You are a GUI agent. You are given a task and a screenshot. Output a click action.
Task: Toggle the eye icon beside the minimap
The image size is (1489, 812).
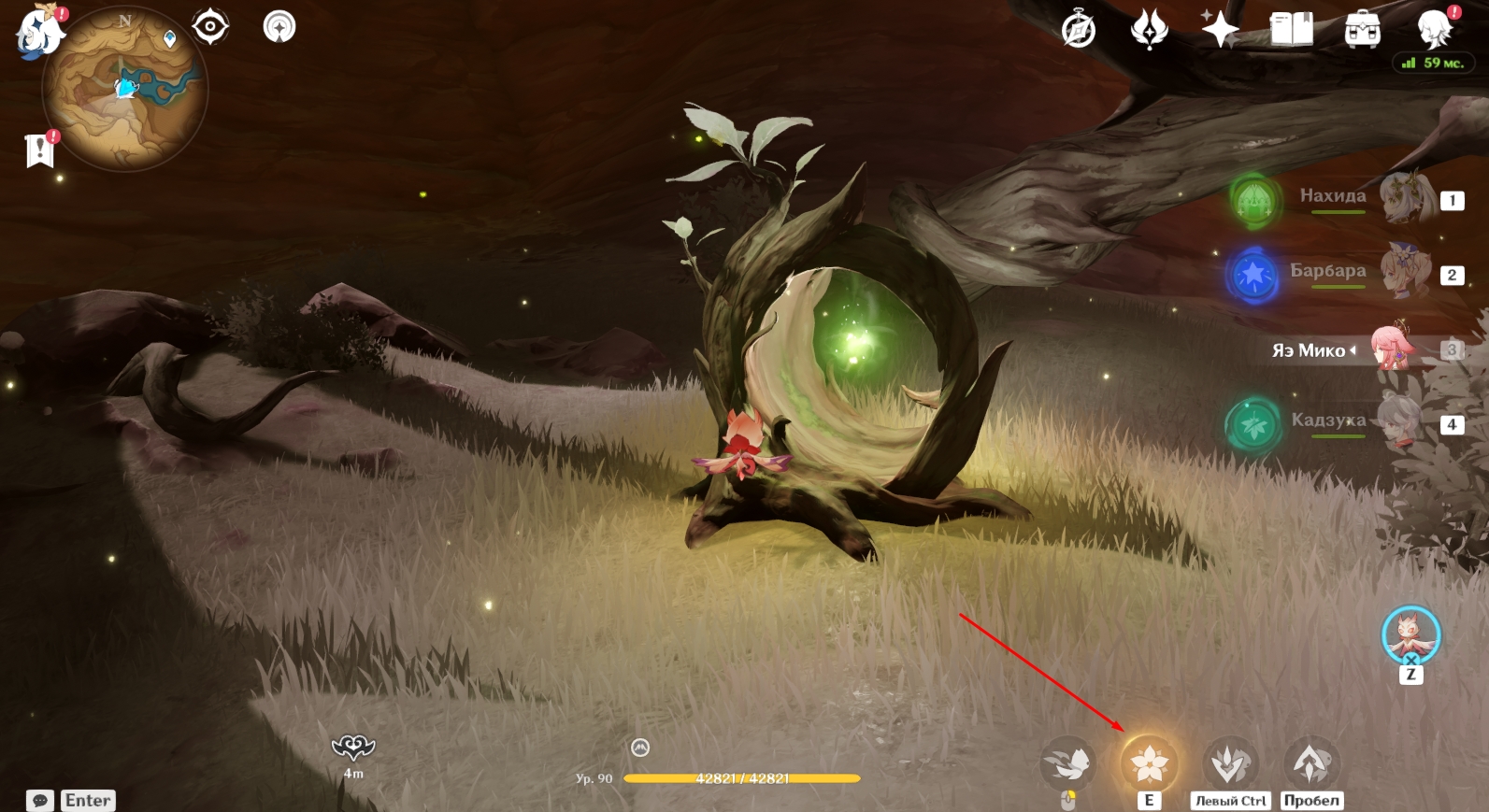(210, 26)
